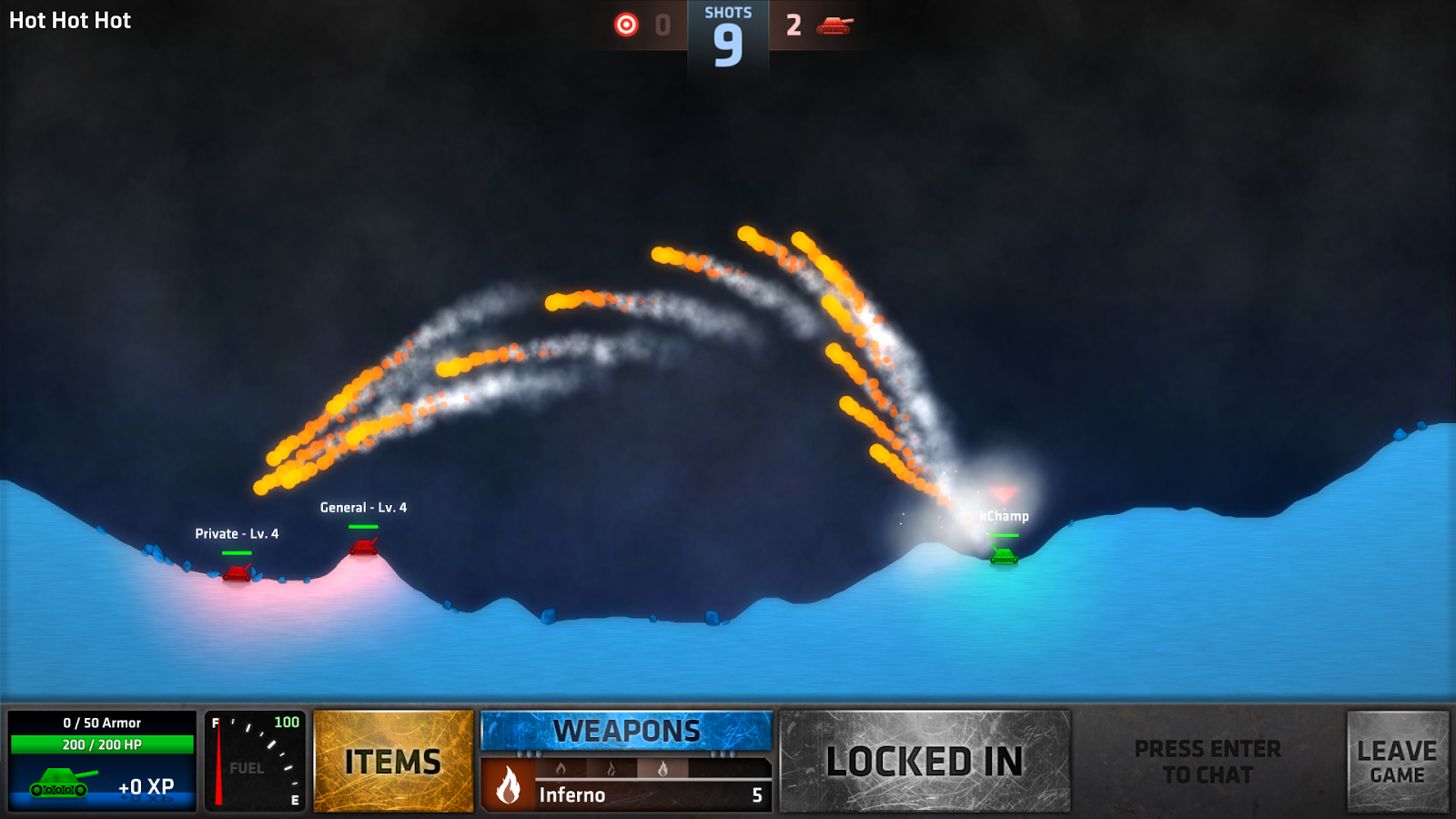
Task: Switch to the middle flame weapon tab
Action: [x=612, y=770]
